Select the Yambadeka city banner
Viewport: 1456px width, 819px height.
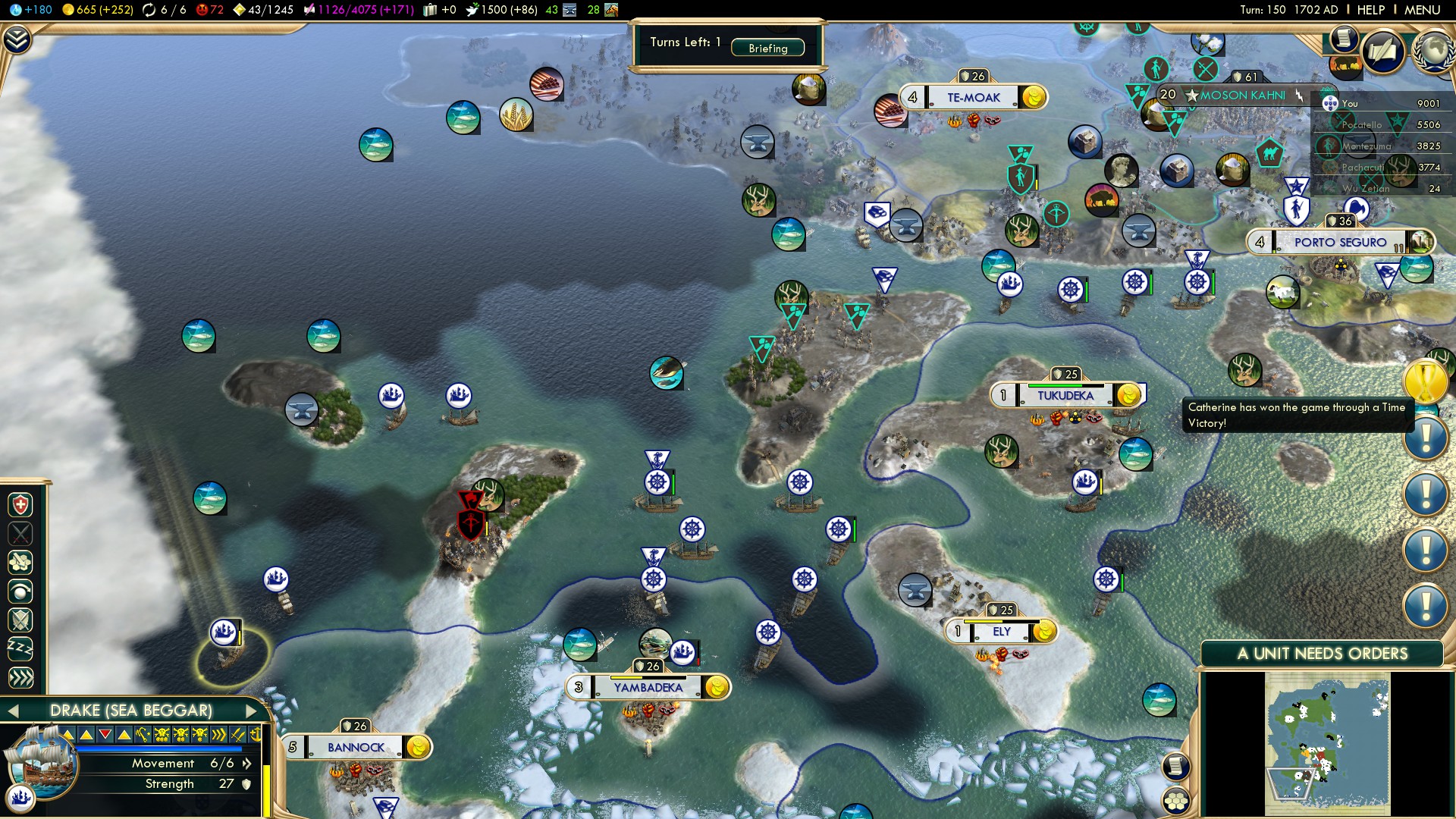[648, 688]
